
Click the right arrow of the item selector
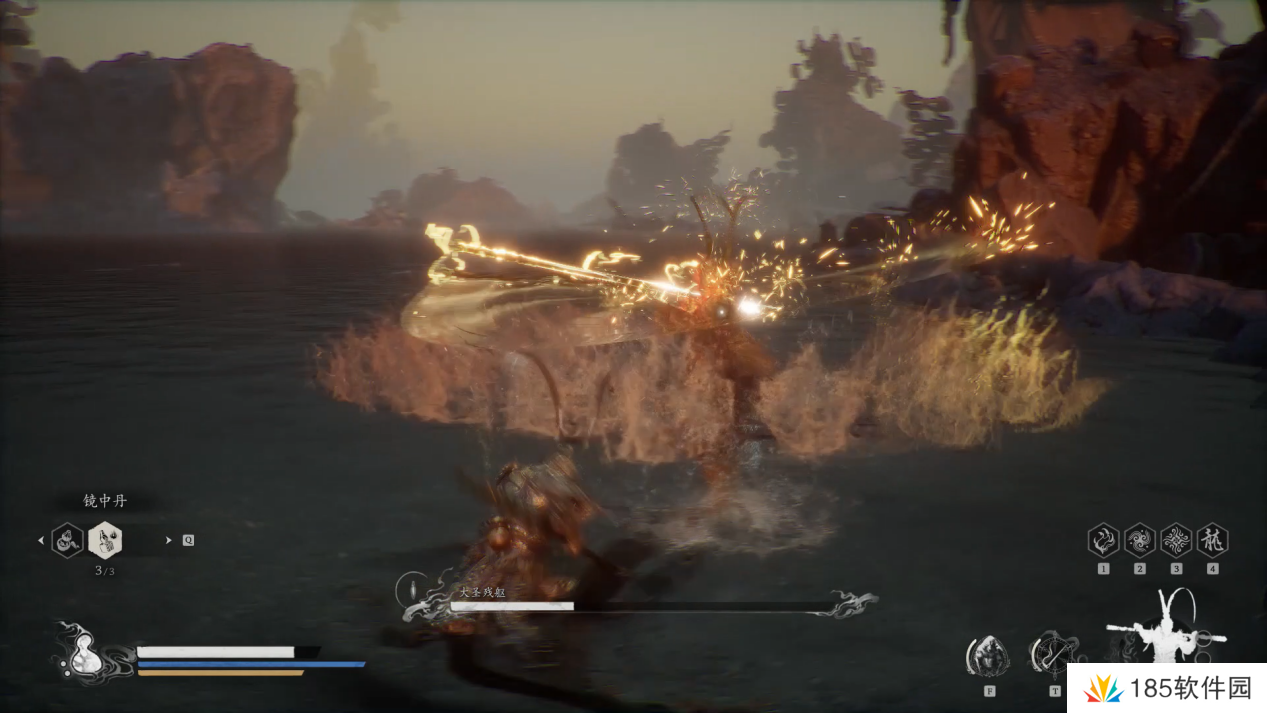(x=169, y=540)
